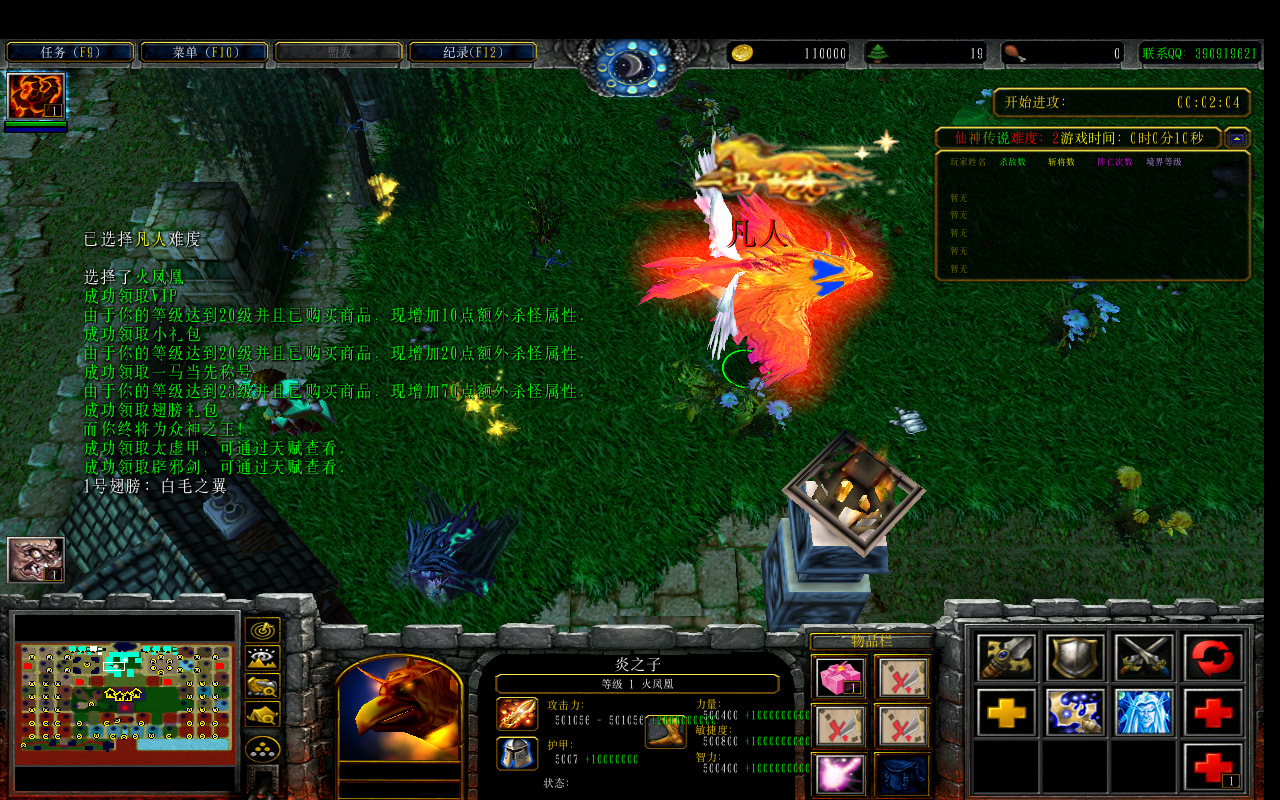Choose the single sword command

pos(1007,658)
